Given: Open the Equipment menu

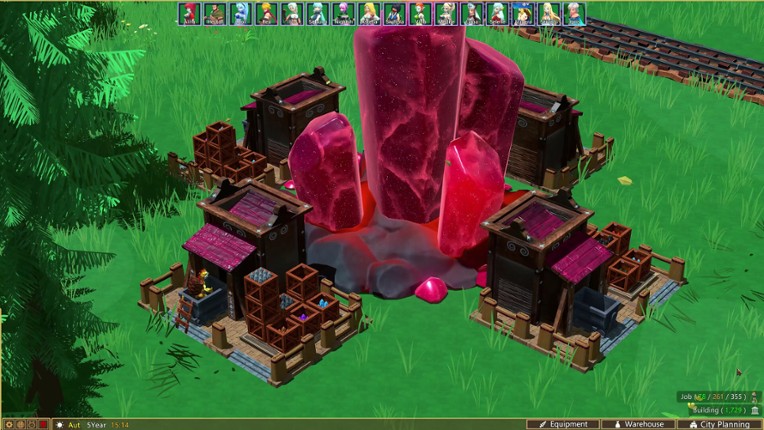Looking at the screenshot, I should [x=563, y=424].
